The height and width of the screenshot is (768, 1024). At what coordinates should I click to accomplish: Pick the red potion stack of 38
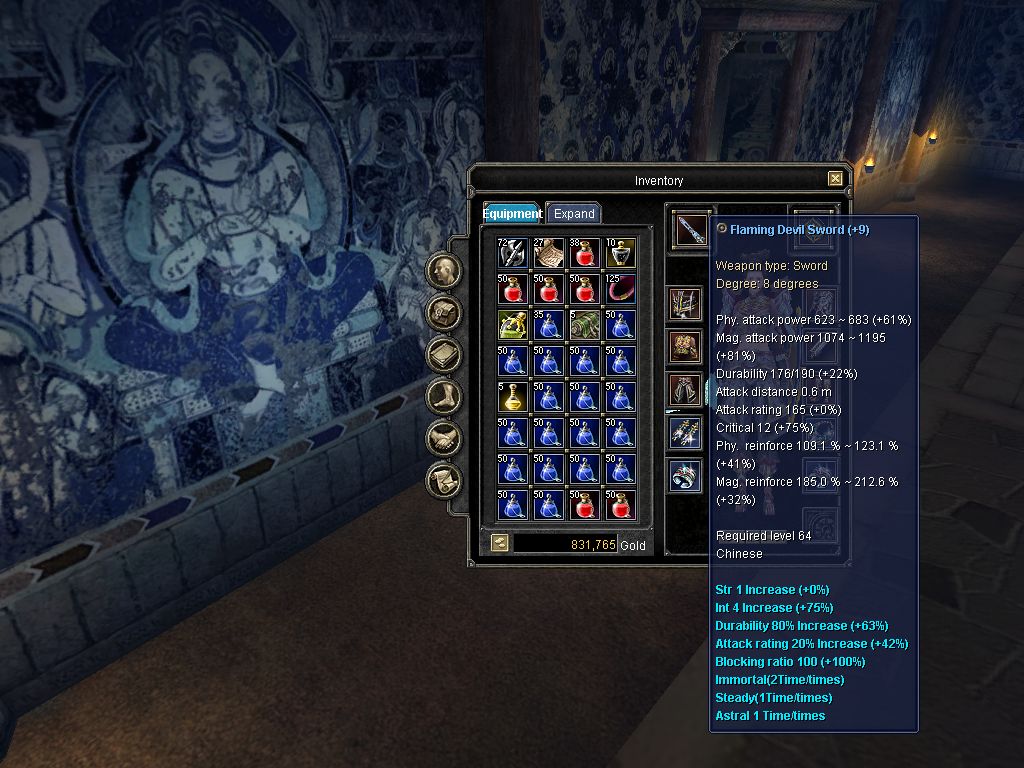pos(584,253)
